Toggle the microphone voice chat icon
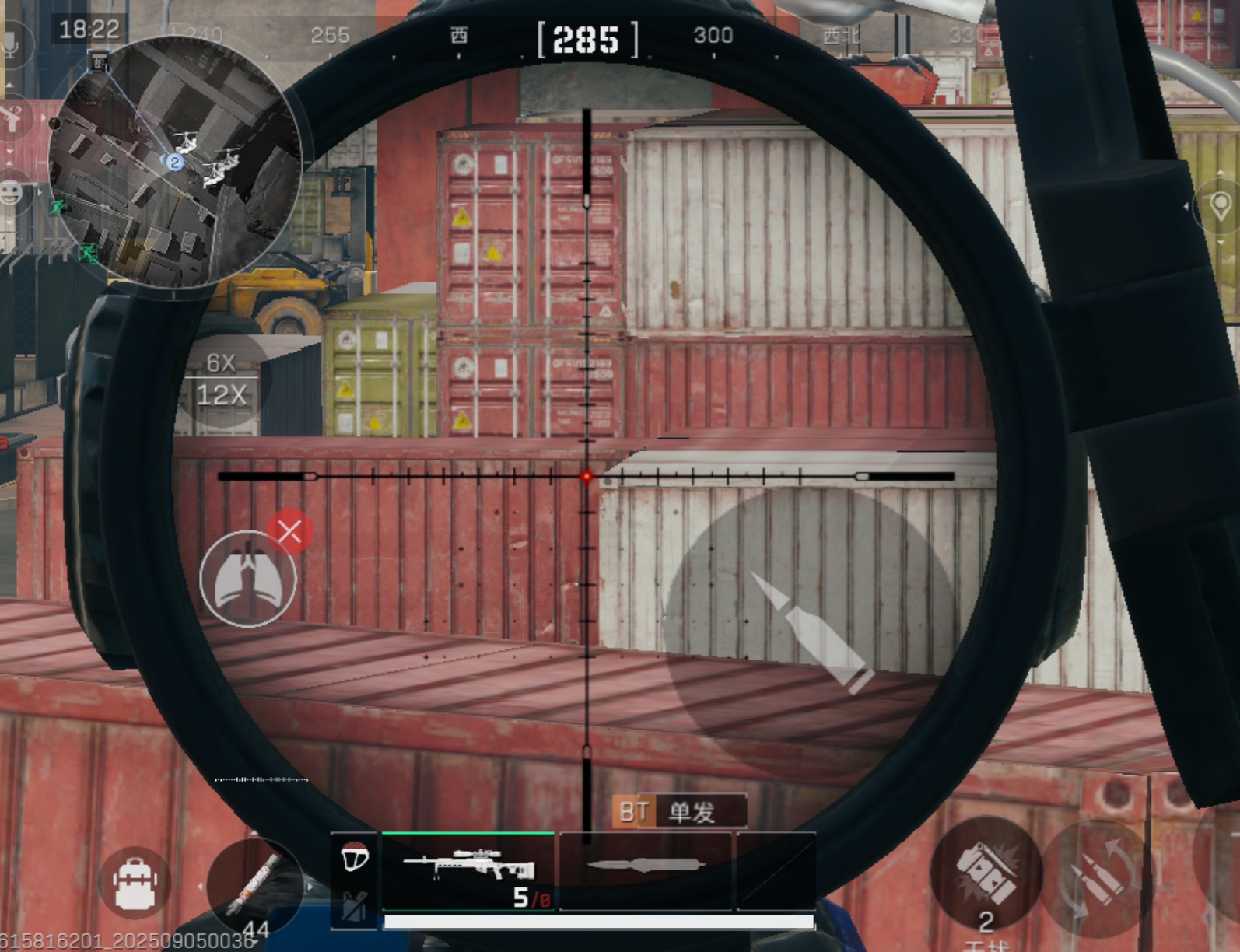 pyautogui.click(x=11, y=45)
